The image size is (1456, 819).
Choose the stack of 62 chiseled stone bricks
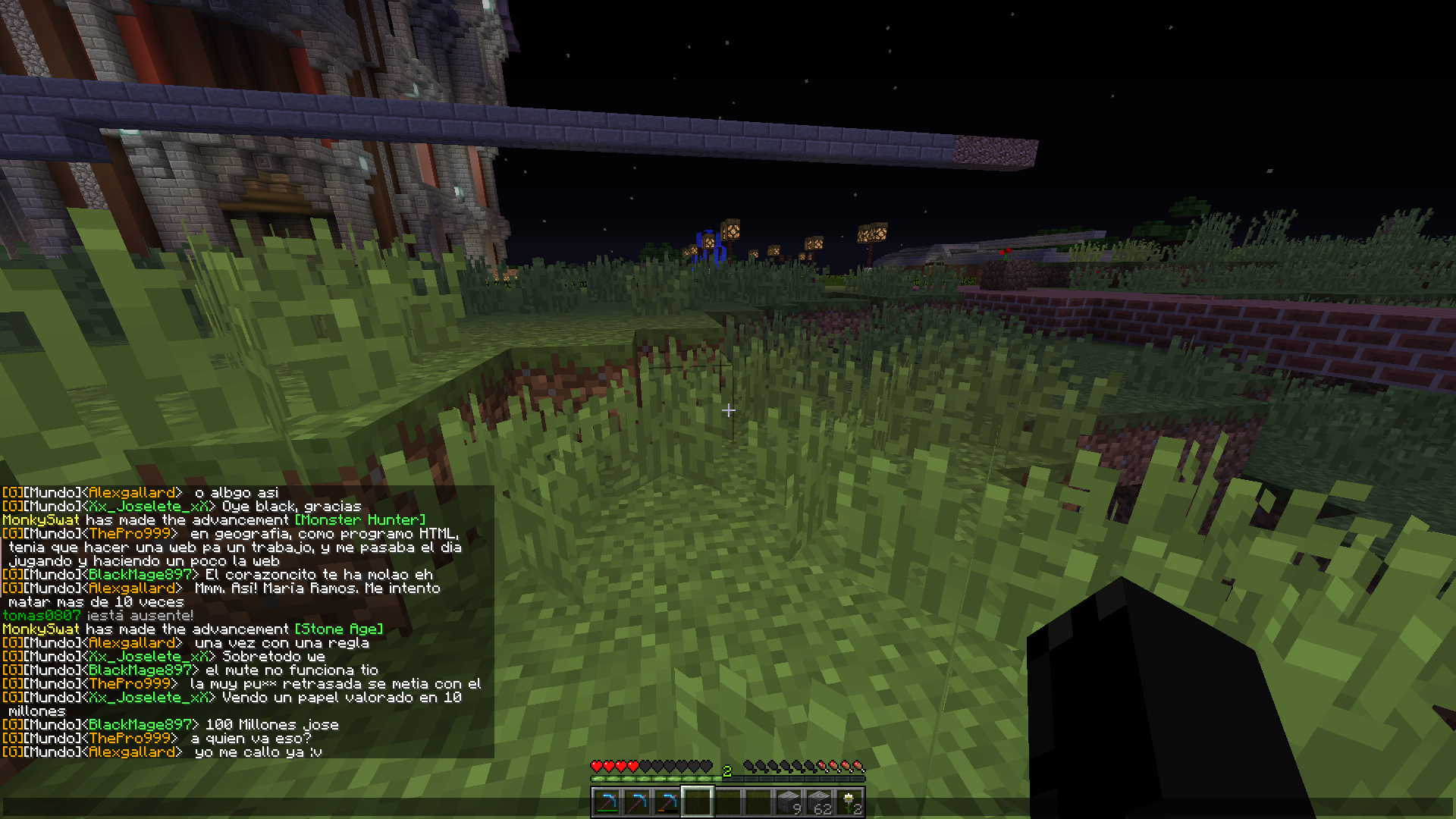[819, 802]
